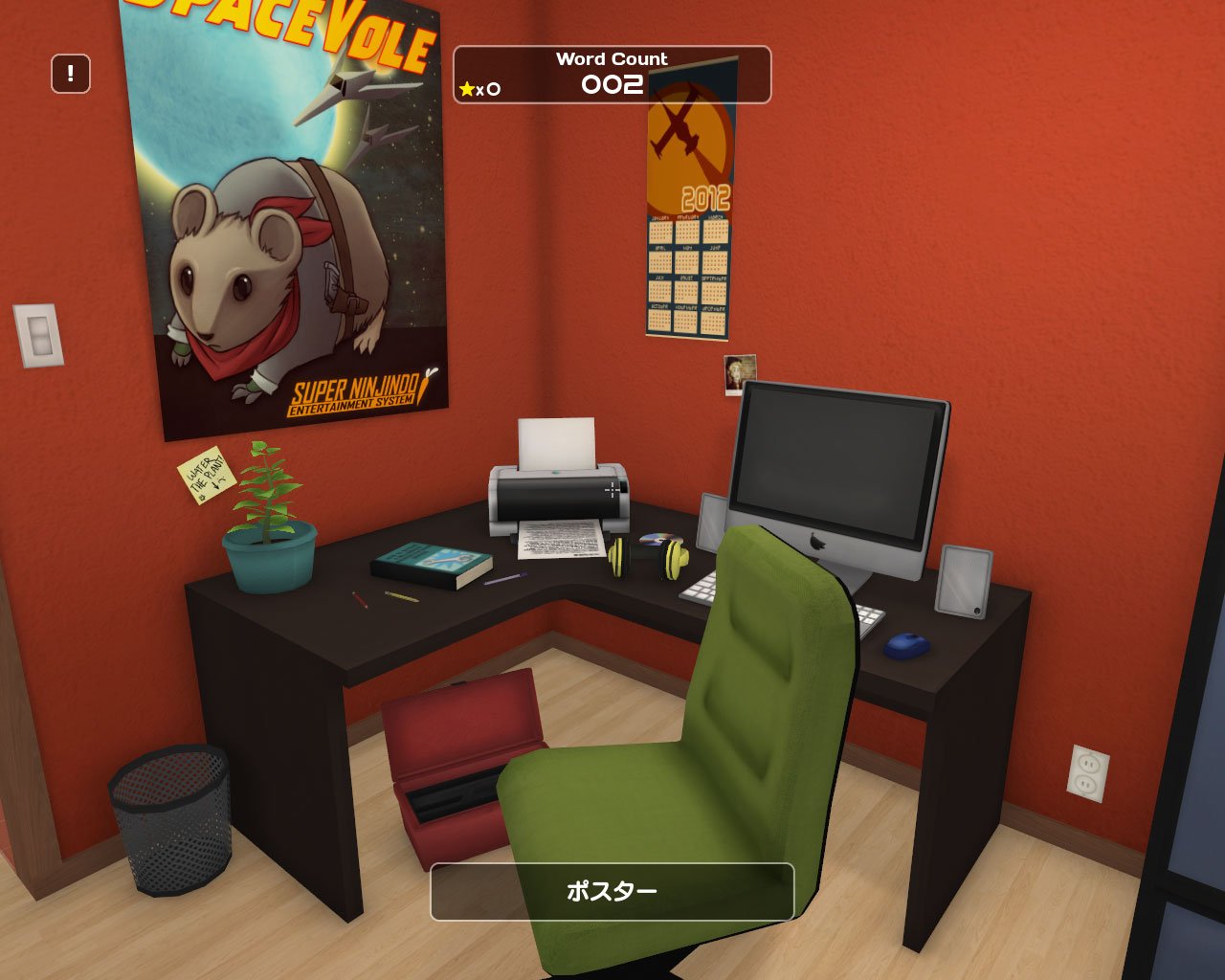The height and width of the screenshot is (980, 1225).
Task: Click the power outlet on the right wall
Action: coord(1089,775)
